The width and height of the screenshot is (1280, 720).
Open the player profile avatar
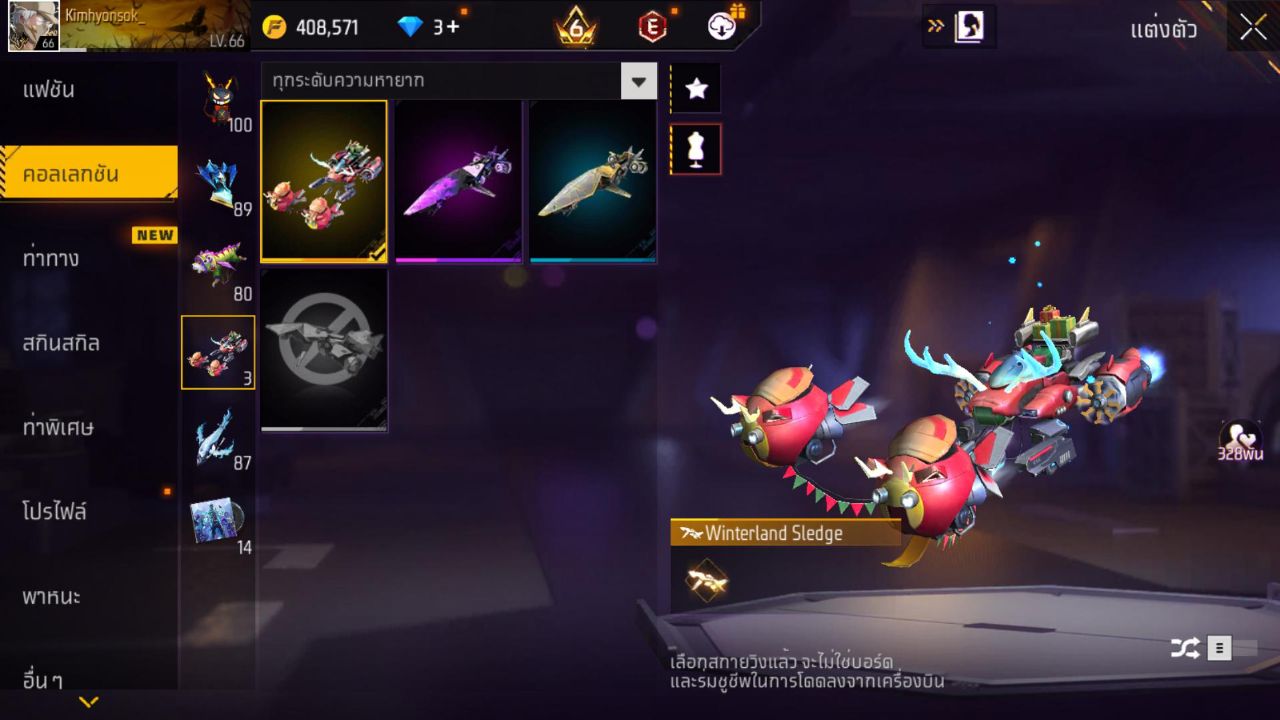coord(33,26)
